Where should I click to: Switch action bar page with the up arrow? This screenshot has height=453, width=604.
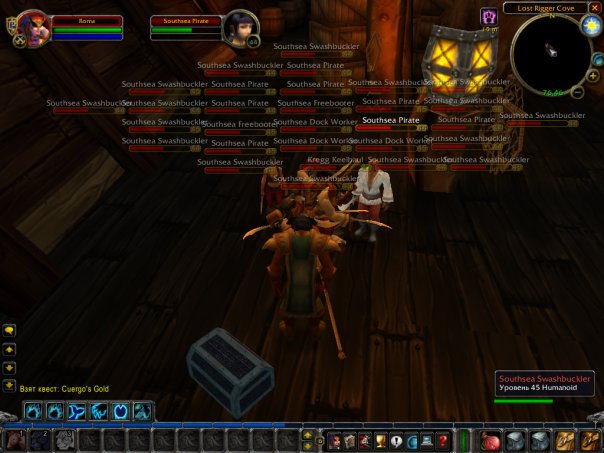[308, 434]
